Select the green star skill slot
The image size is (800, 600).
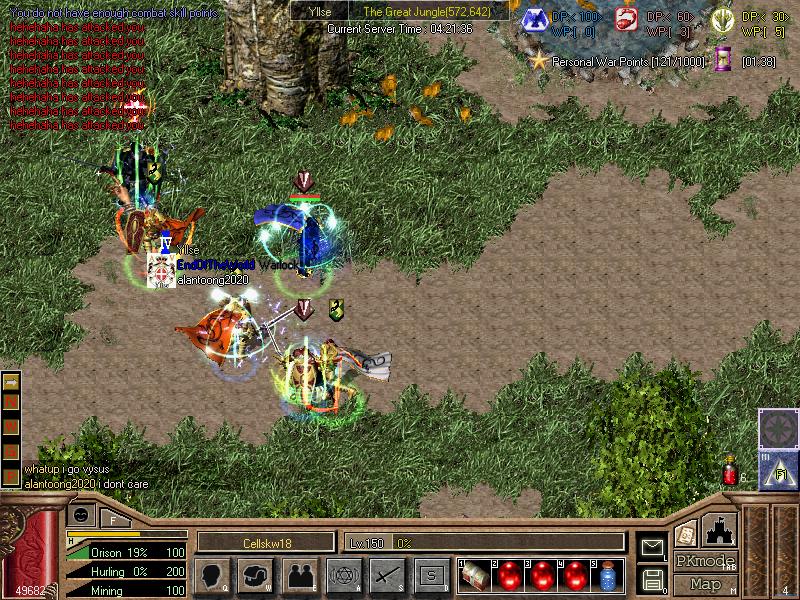777,427
